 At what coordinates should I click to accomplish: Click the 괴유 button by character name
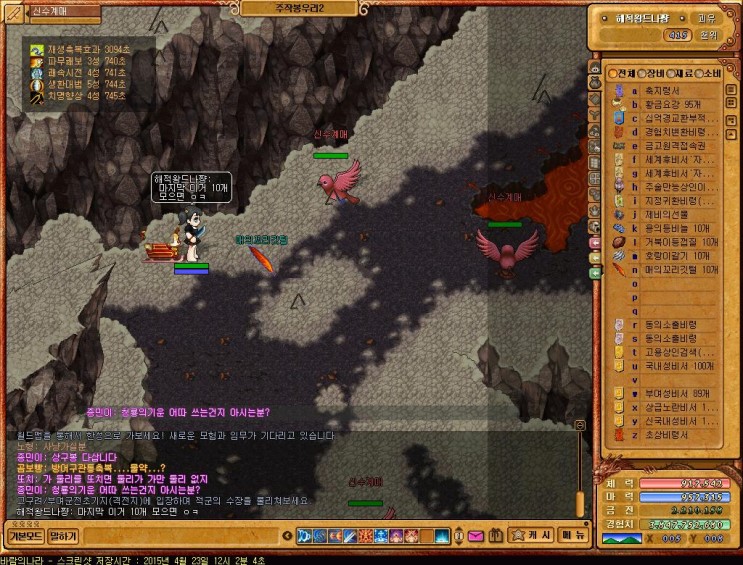706,17
